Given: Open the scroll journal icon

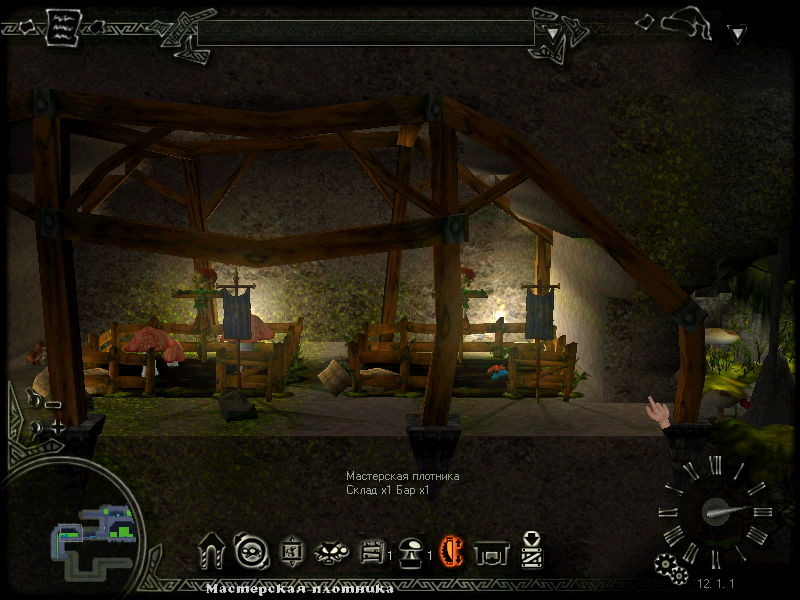Looking at the screenshot, I should point(63,26).
